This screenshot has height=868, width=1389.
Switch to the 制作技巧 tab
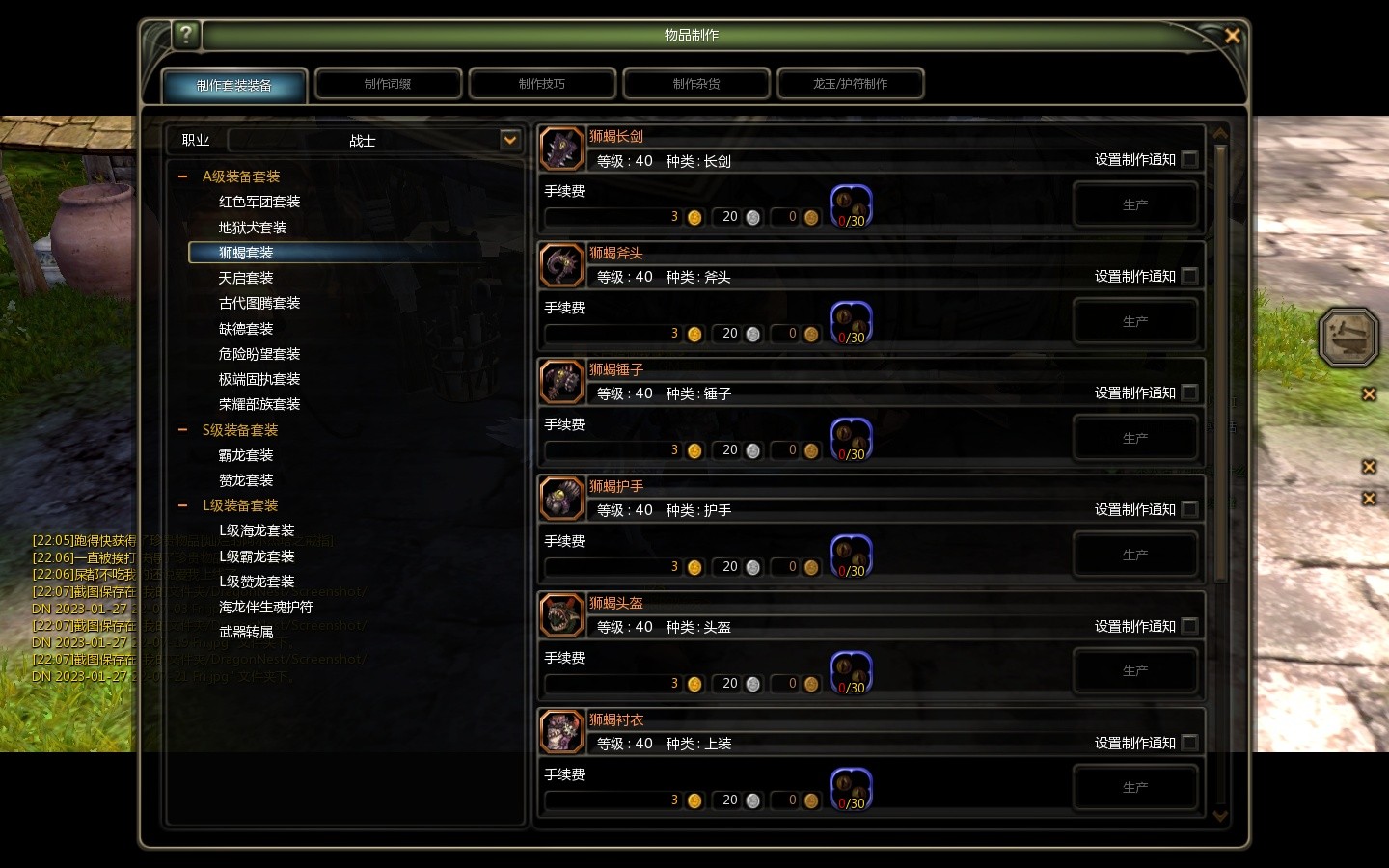(542, 84)
